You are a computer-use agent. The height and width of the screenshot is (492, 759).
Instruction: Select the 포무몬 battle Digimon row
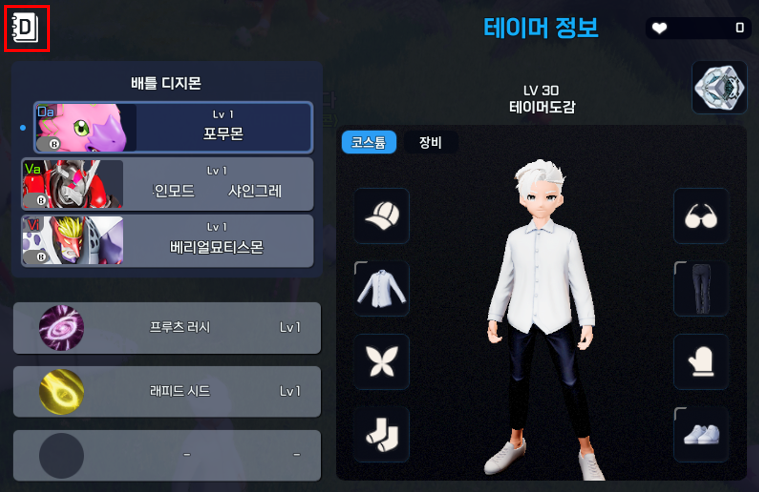pyautogui.click(x=173, y=125)
